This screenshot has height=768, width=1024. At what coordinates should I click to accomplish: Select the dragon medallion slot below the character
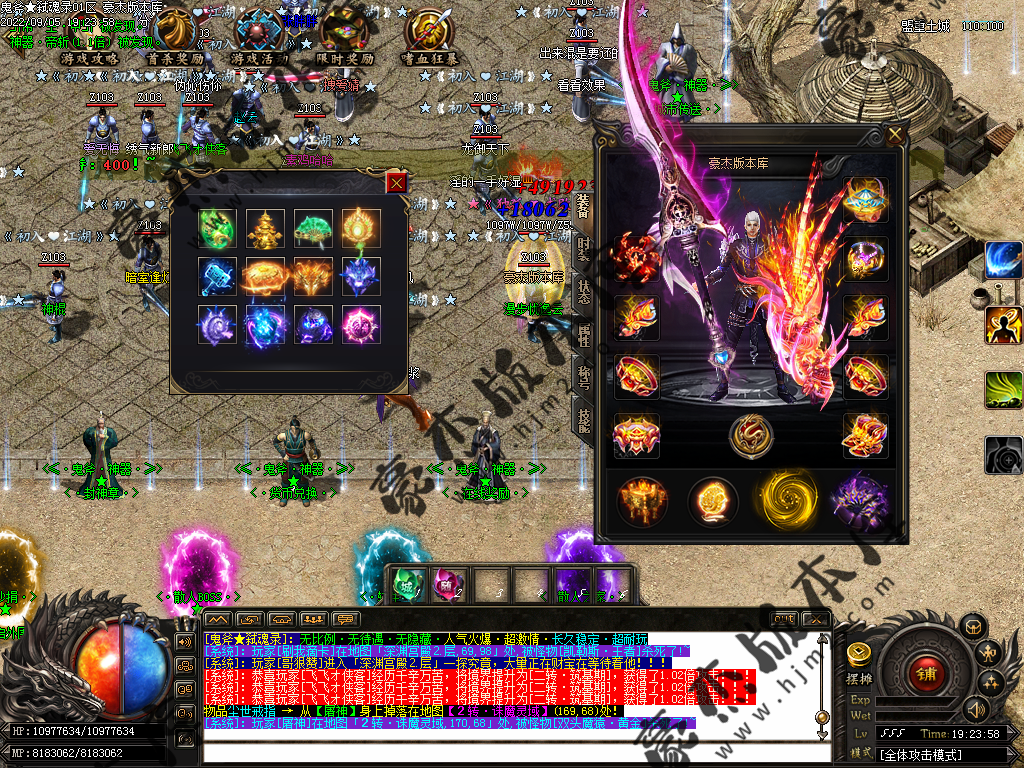pos(750,435)
